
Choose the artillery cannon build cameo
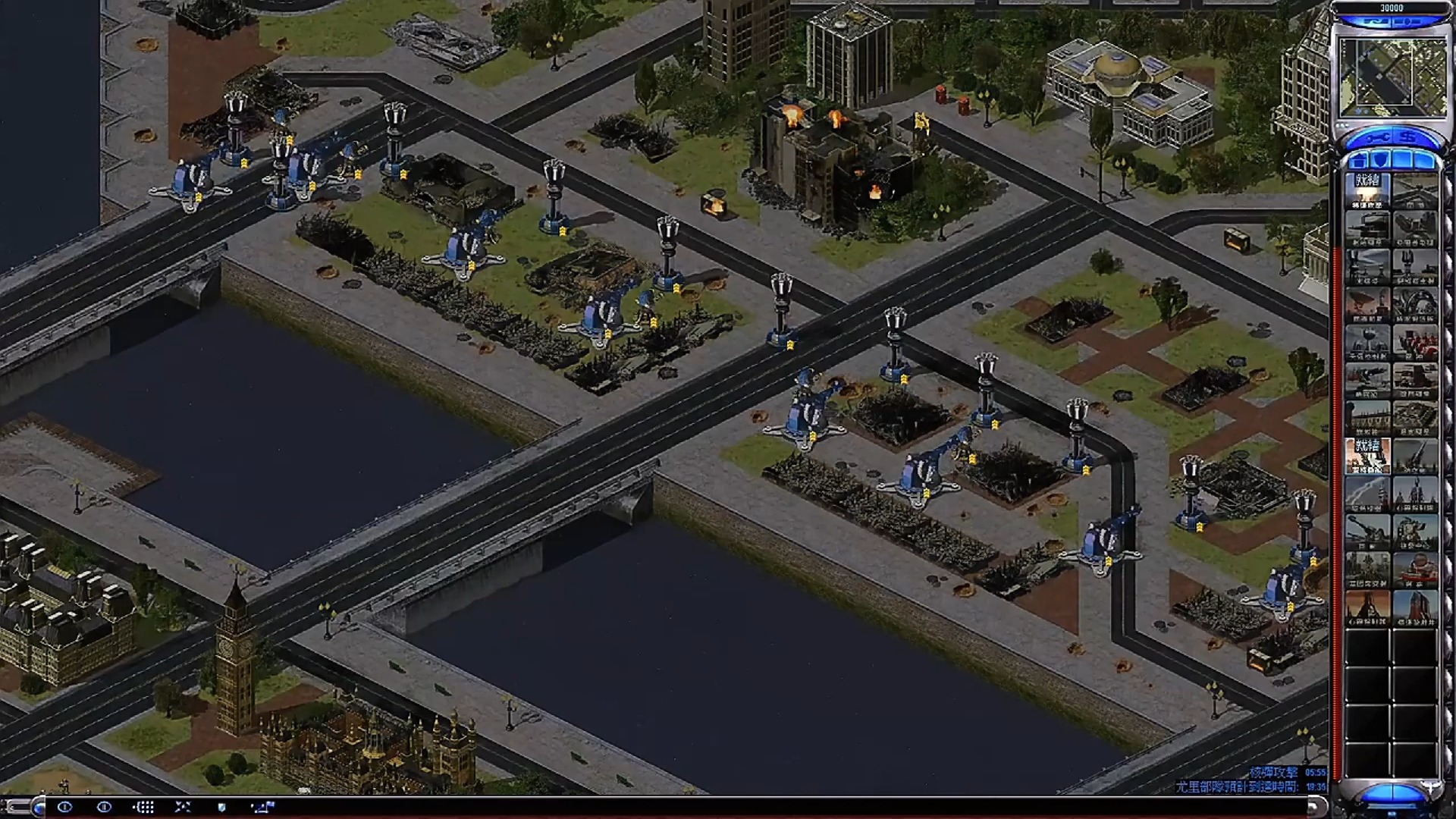click(1367, 531)
